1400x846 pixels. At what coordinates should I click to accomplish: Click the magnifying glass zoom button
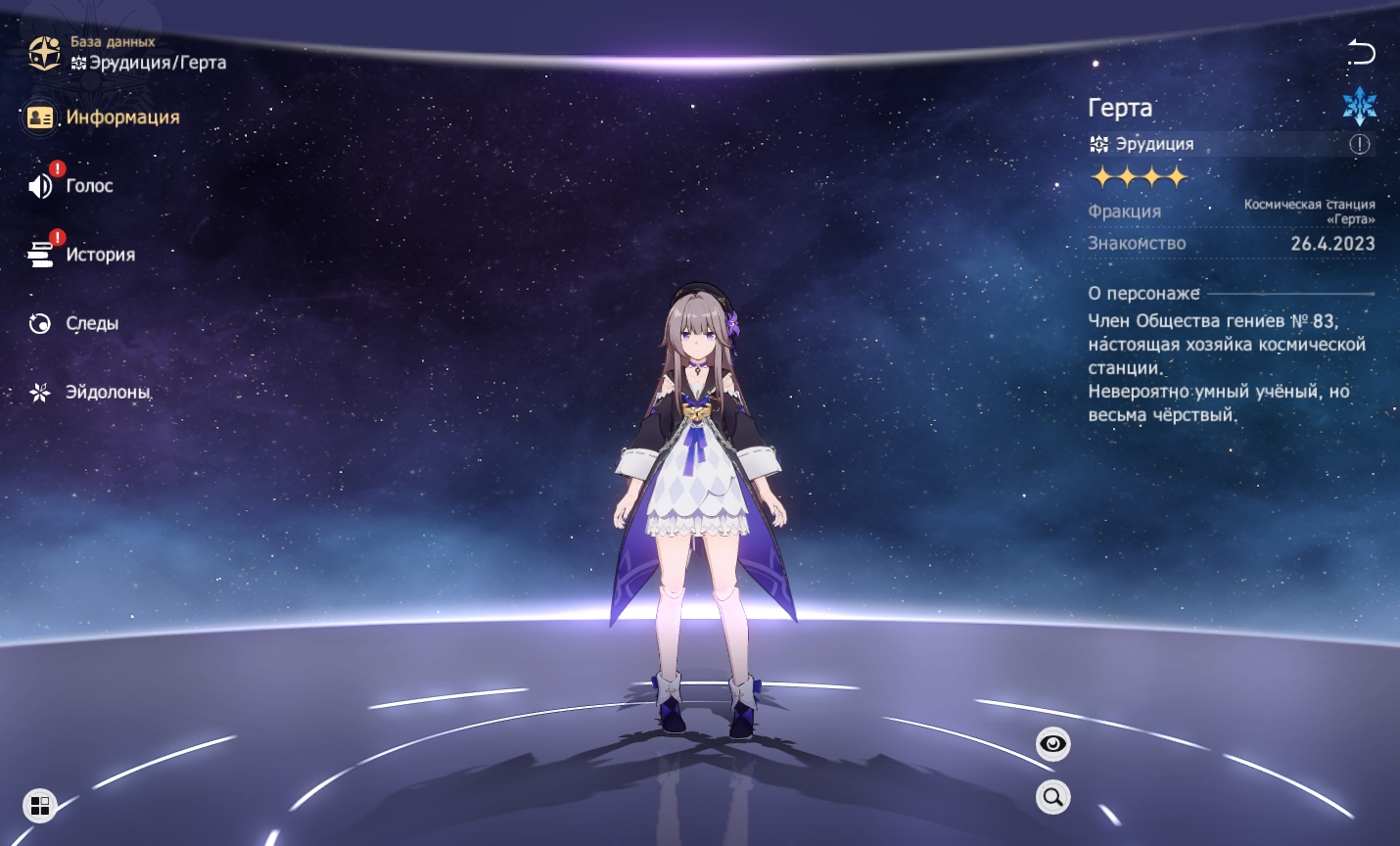(x=1052, y=797)
